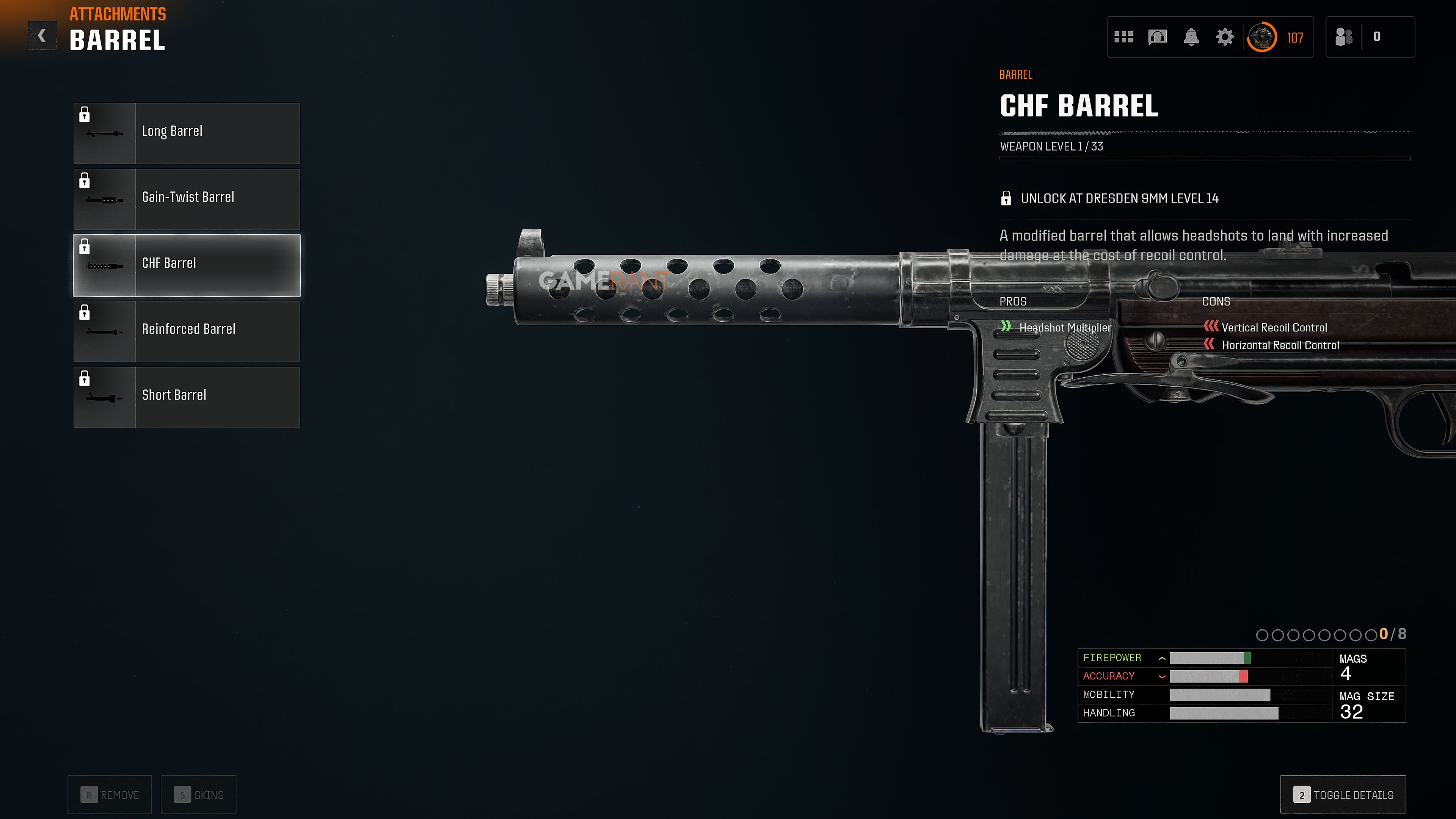Go back with the arrow button

coord(42,36)
